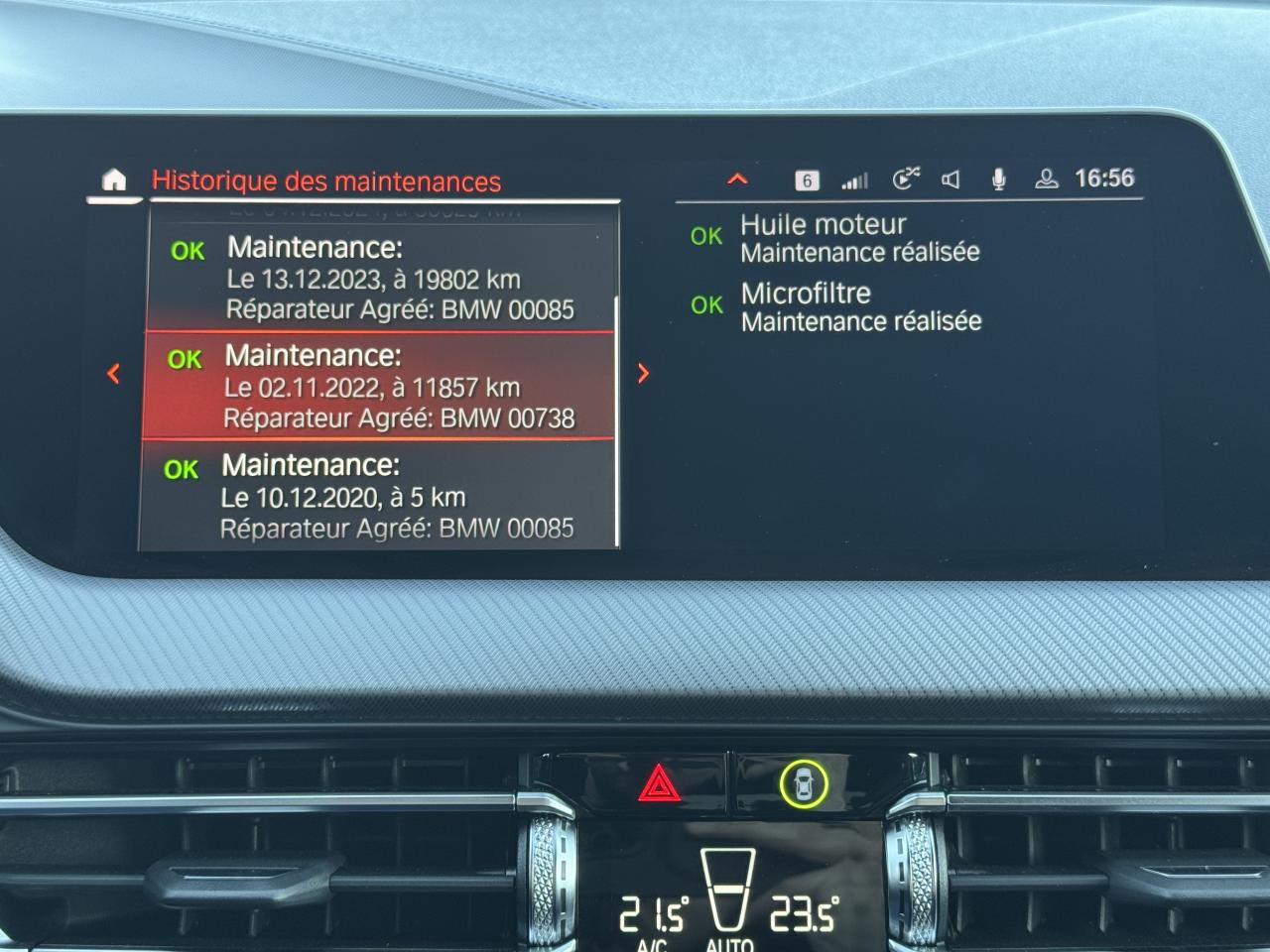The height and width of the screenshot is (952, 1270).
Task: Select the Huile moteur item
Action: point(859,238)
